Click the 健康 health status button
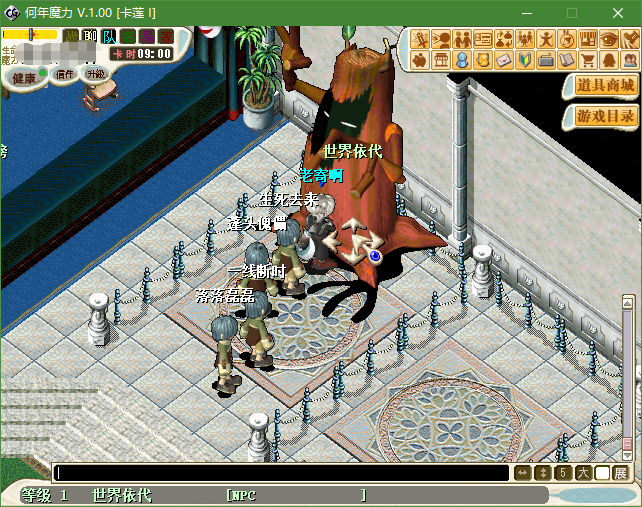The height and width of the screenshot is (507, 642). (24, 77)
